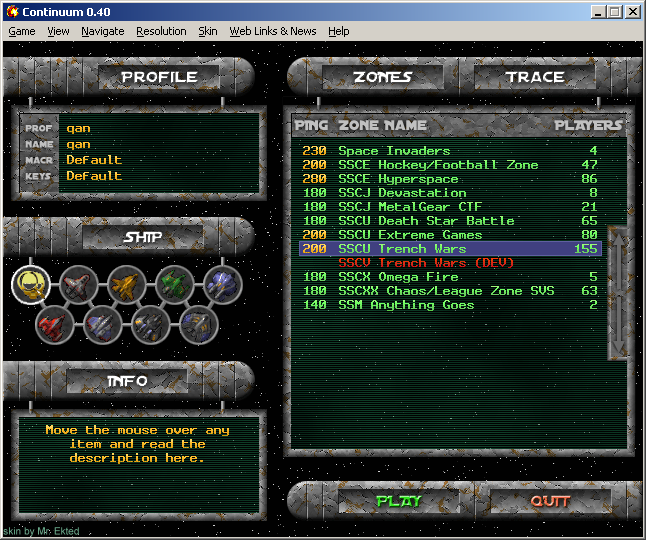Switch to the TRACE tab
The image size is (646, 540).
point(535,77)
